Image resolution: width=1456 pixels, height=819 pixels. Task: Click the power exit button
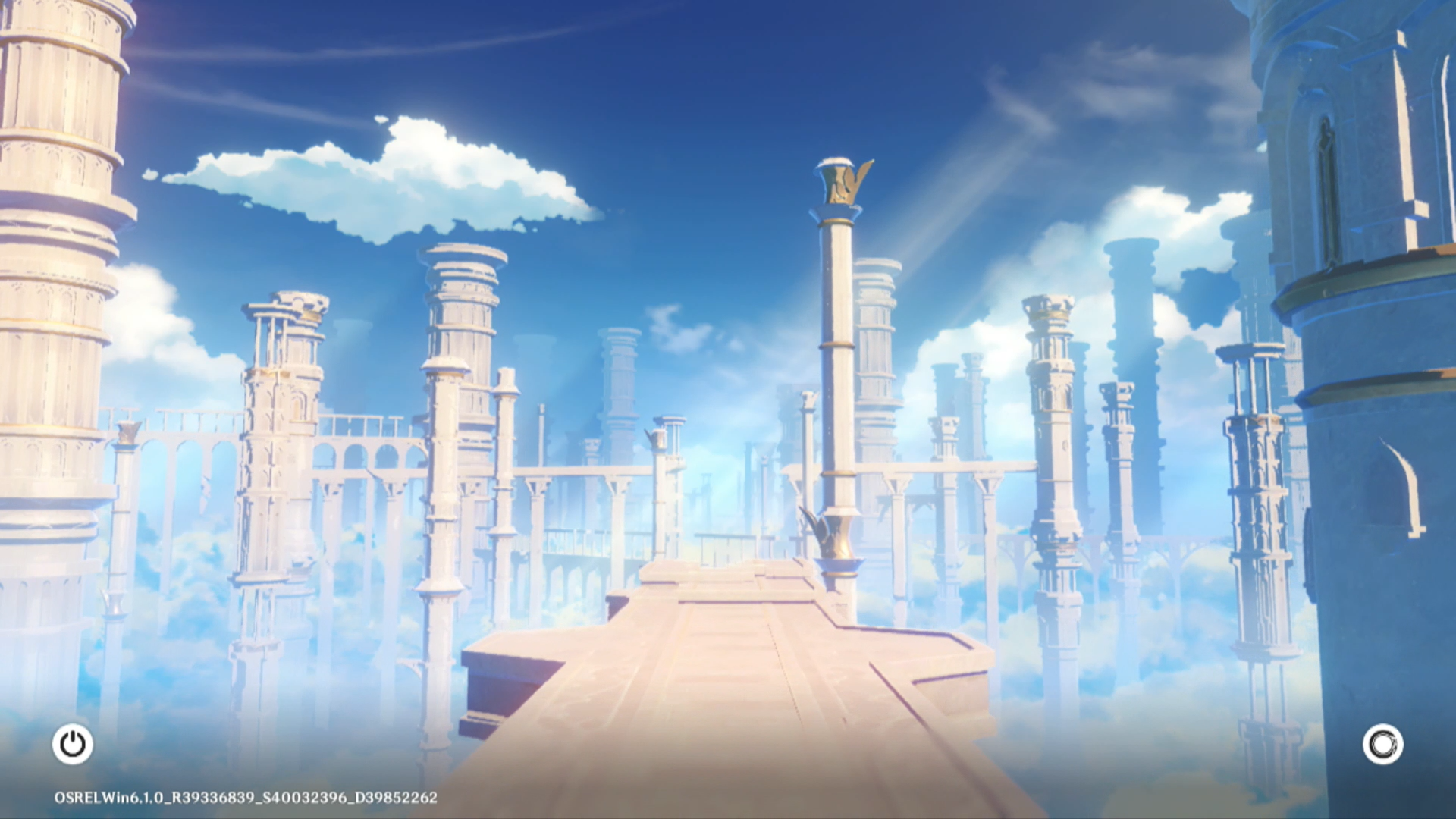pyautogui.click(x=73, y=744)
